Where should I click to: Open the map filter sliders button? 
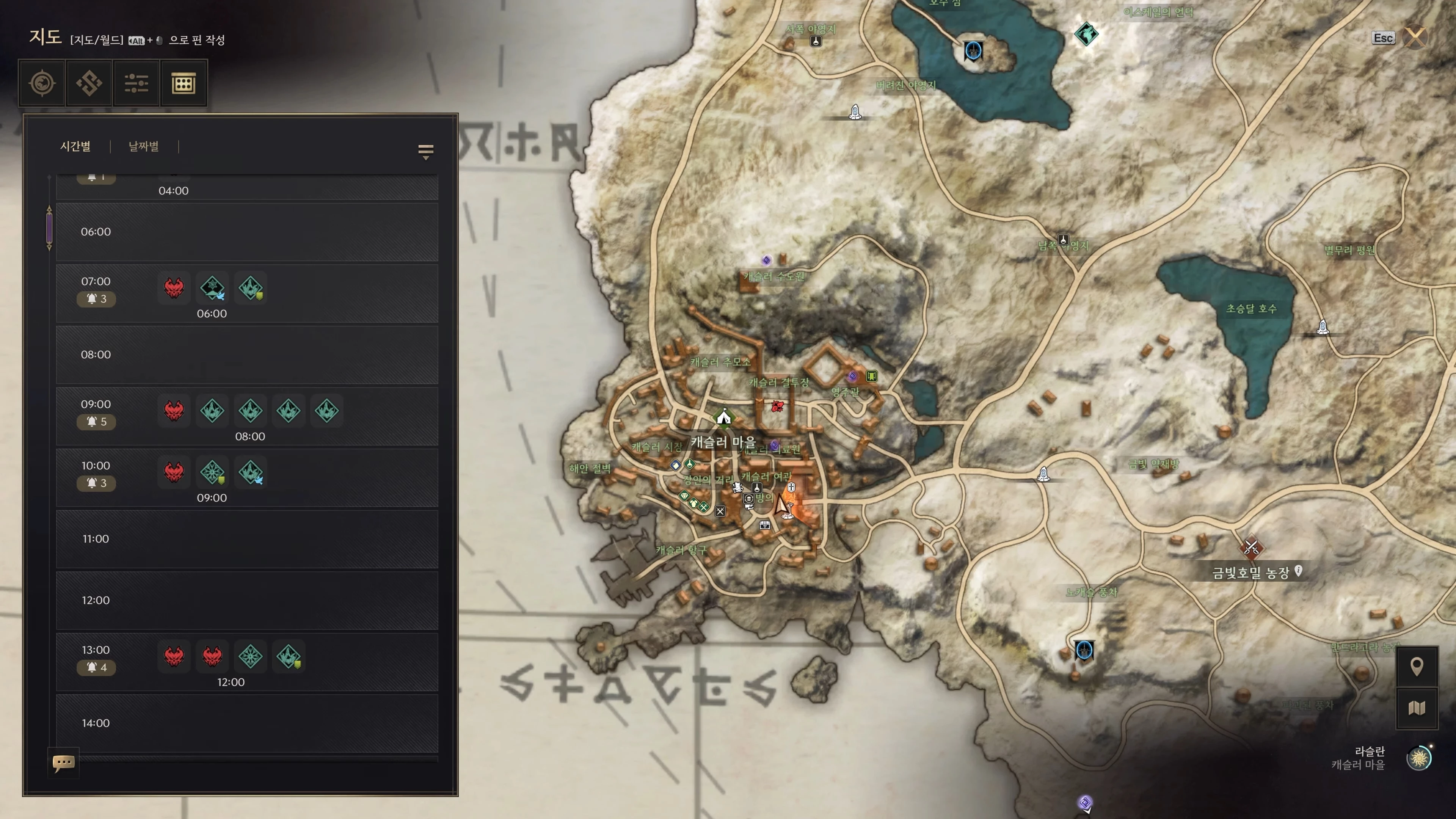tap(136, 84)
